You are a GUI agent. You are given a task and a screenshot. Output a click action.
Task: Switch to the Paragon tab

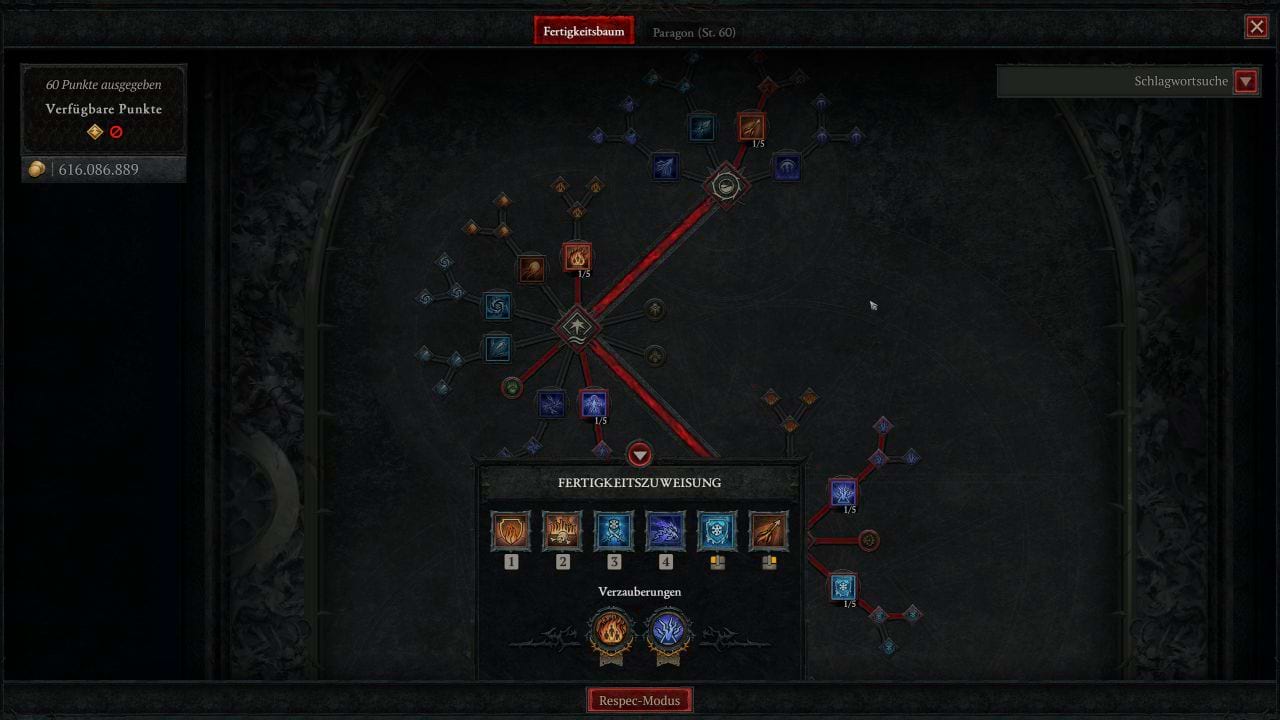pyautogui.click(x=694, y=31)
